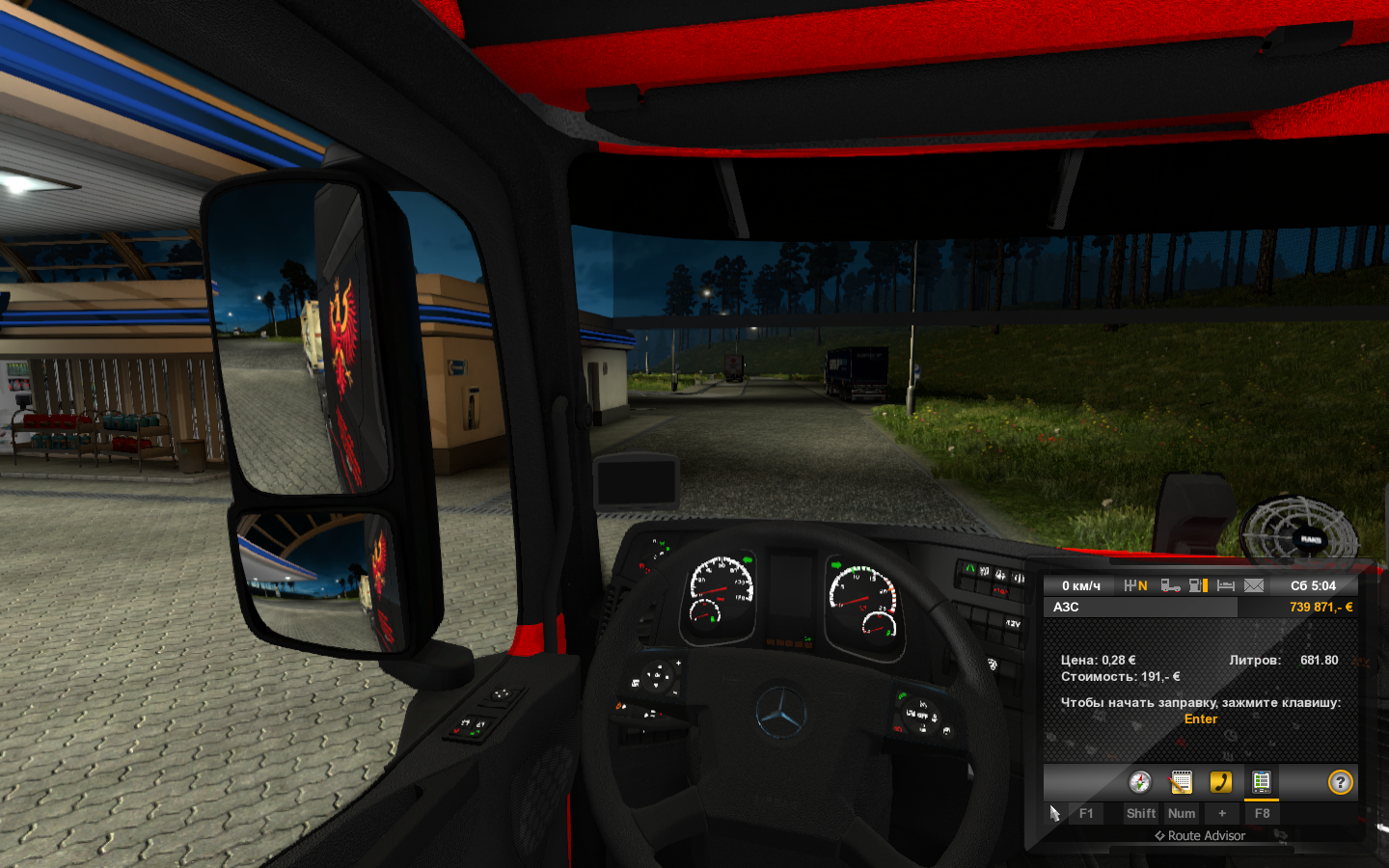Click the bed rest indicator icon

(1226, 585)
